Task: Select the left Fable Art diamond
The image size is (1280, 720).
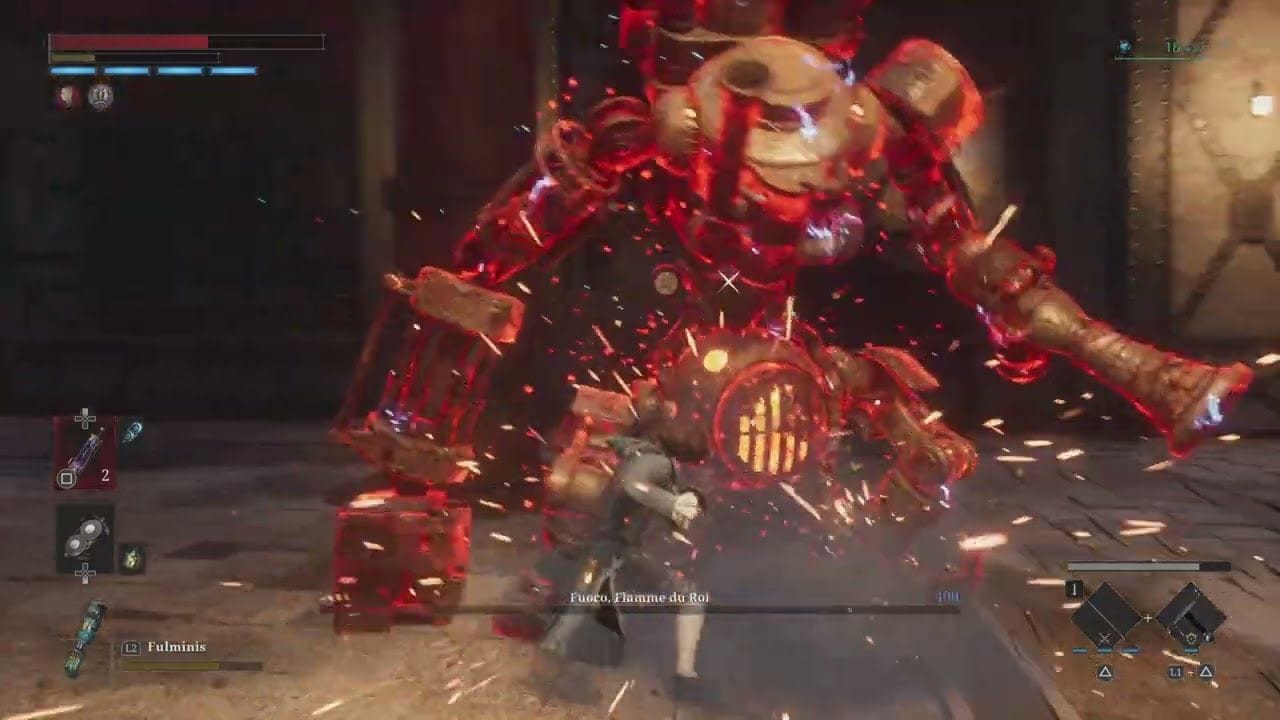Action: coord(1106,614)
